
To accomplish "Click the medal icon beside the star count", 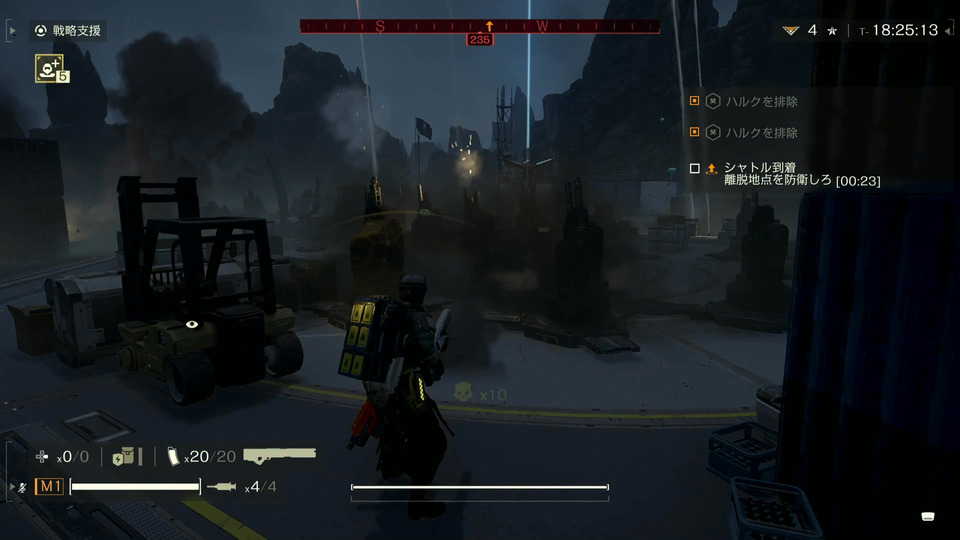I will click(x=790, y=30).
